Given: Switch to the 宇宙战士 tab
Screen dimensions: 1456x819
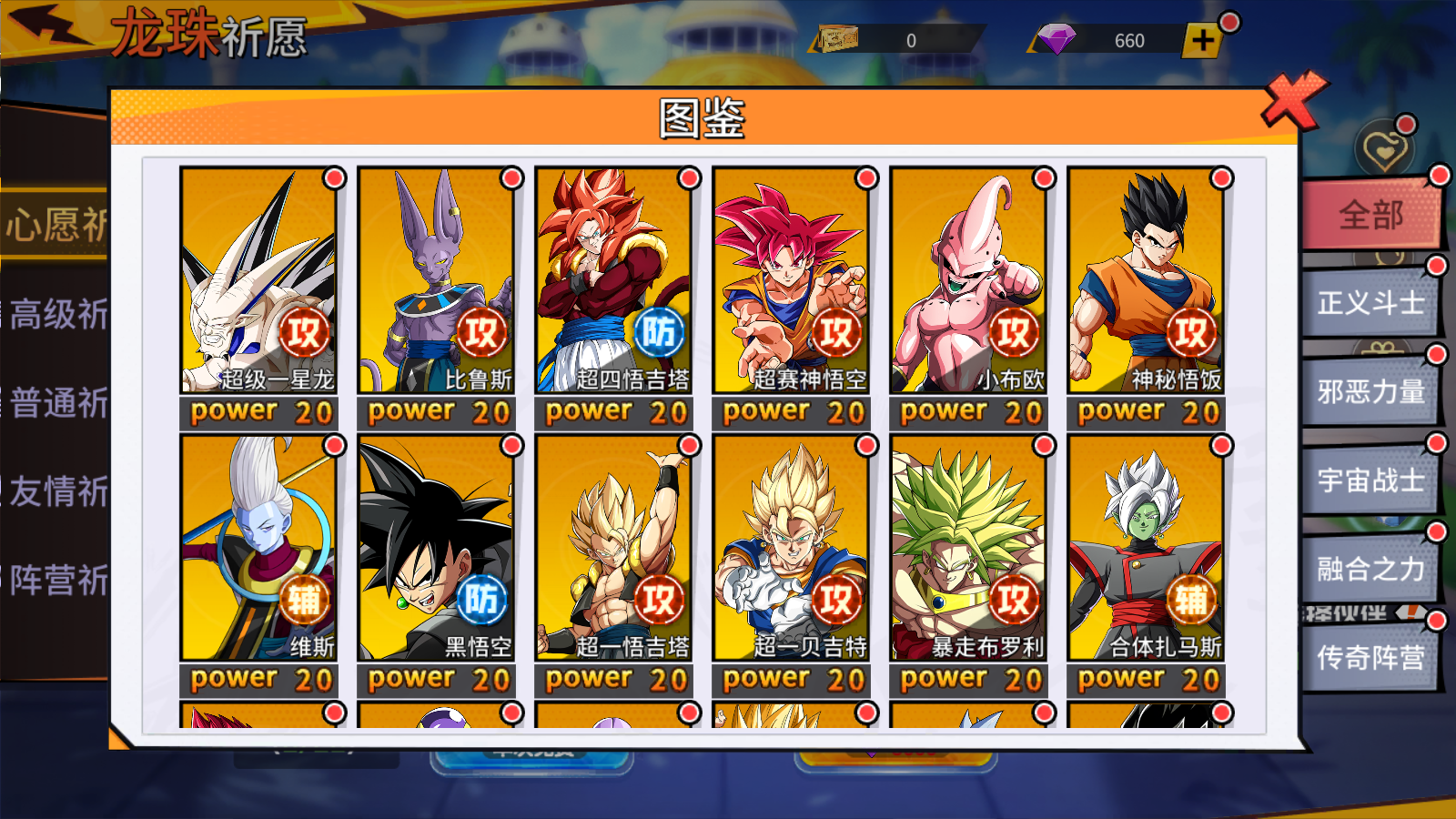Looking at the screenshot, I should coord(1370,480).
